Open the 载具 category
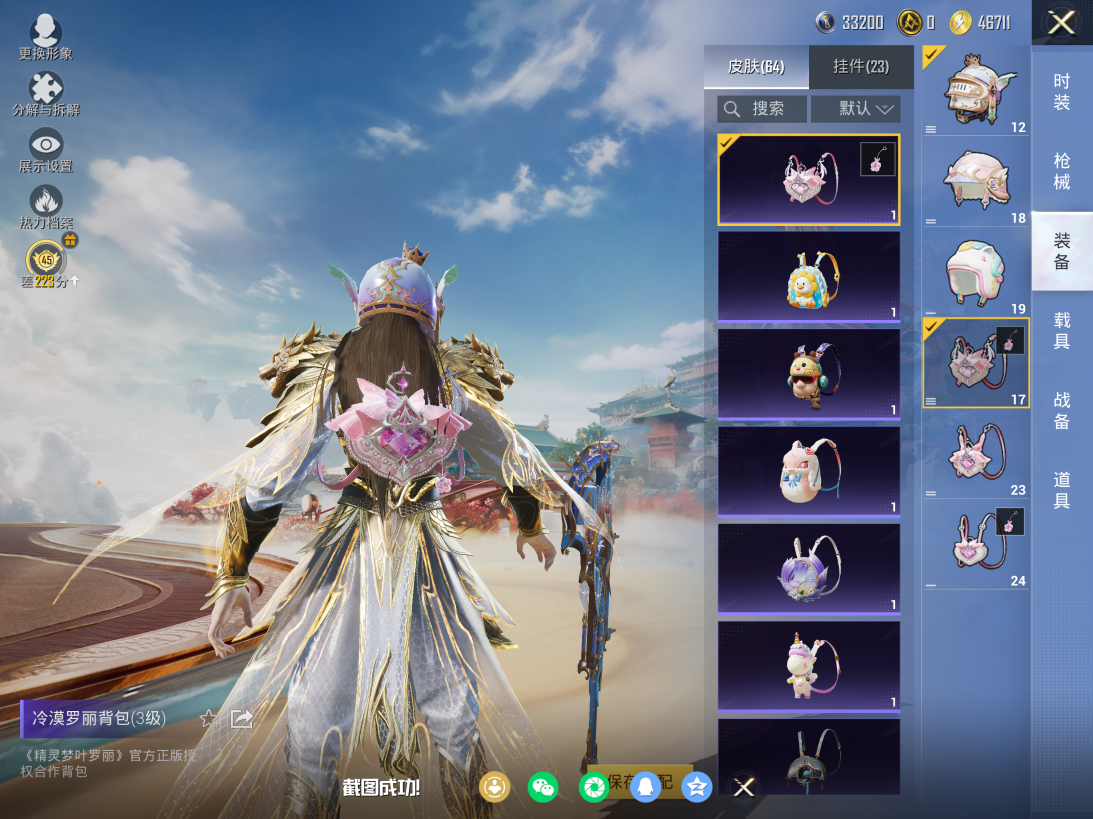The image size is (1093, 819). (x=1062, y=330)
